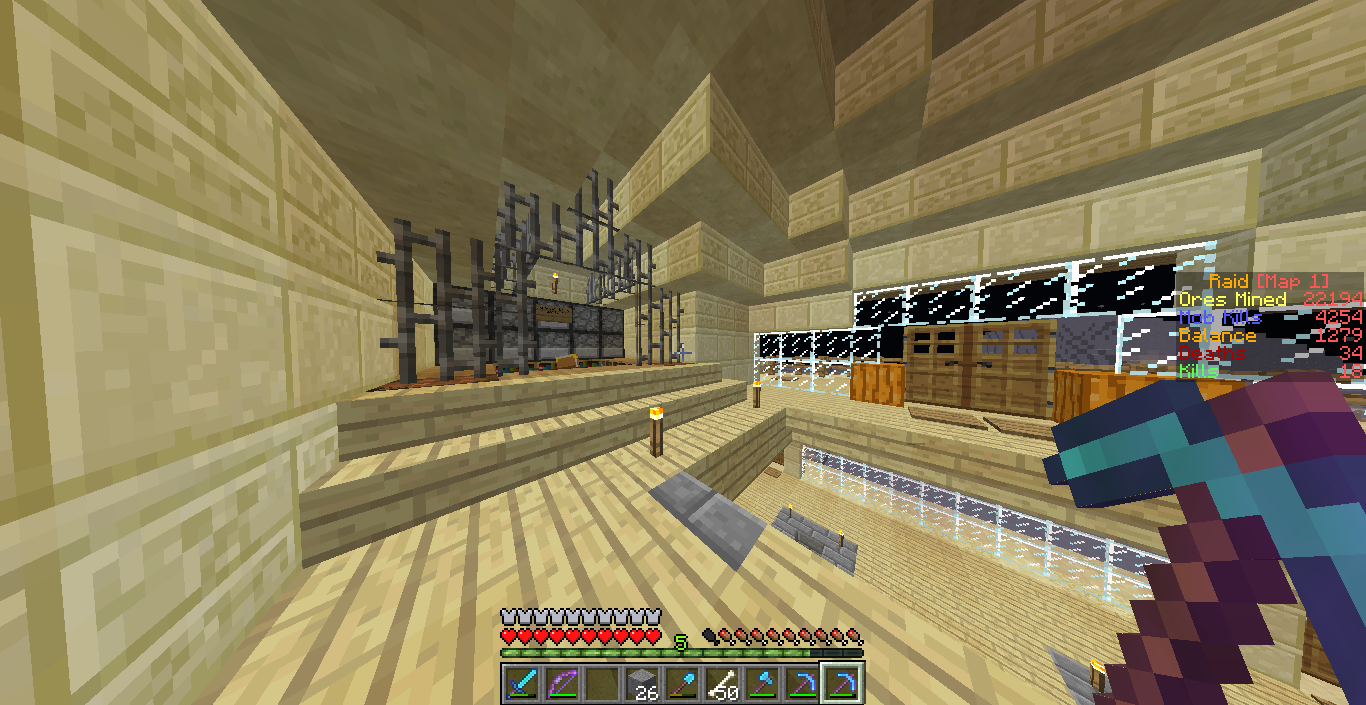Choose the stone block stack of 26
Viewport: 1366px width, 705px height.
click(641, 684)
